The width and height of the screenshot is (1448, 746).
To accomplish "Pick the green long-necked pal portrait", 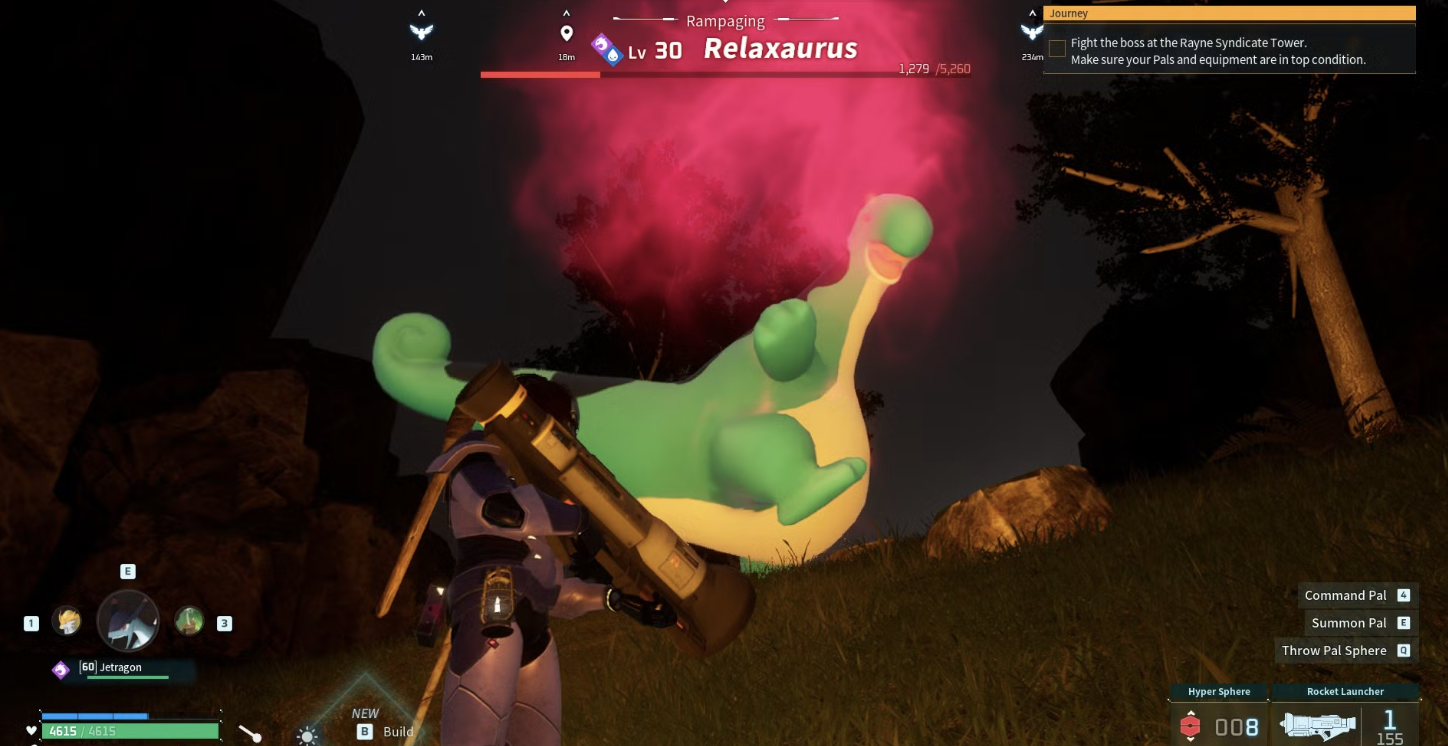I will click(x=189, y=621).
